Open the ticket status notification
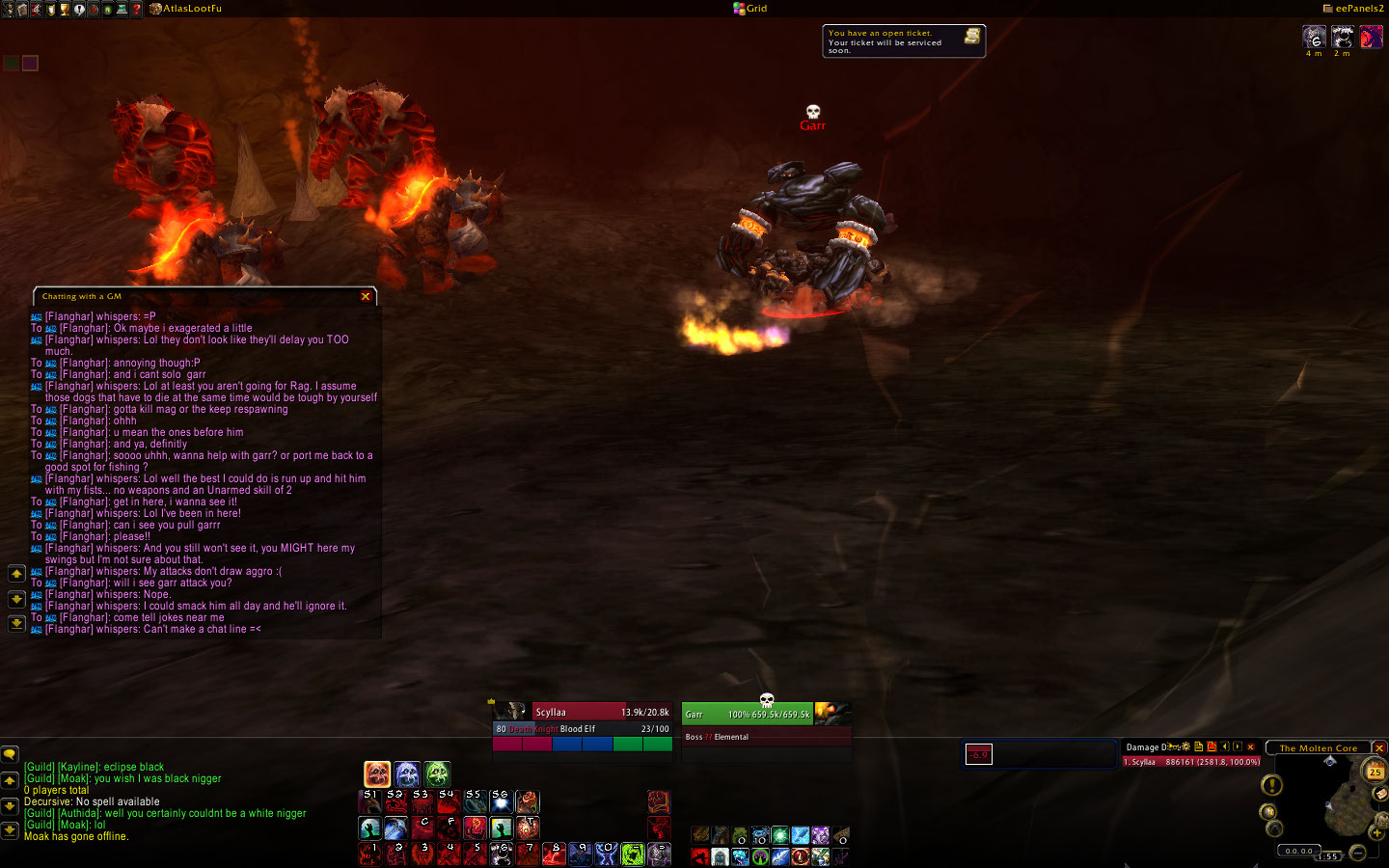The height and width of the screenshot is (868, 1389). (903, 41)
